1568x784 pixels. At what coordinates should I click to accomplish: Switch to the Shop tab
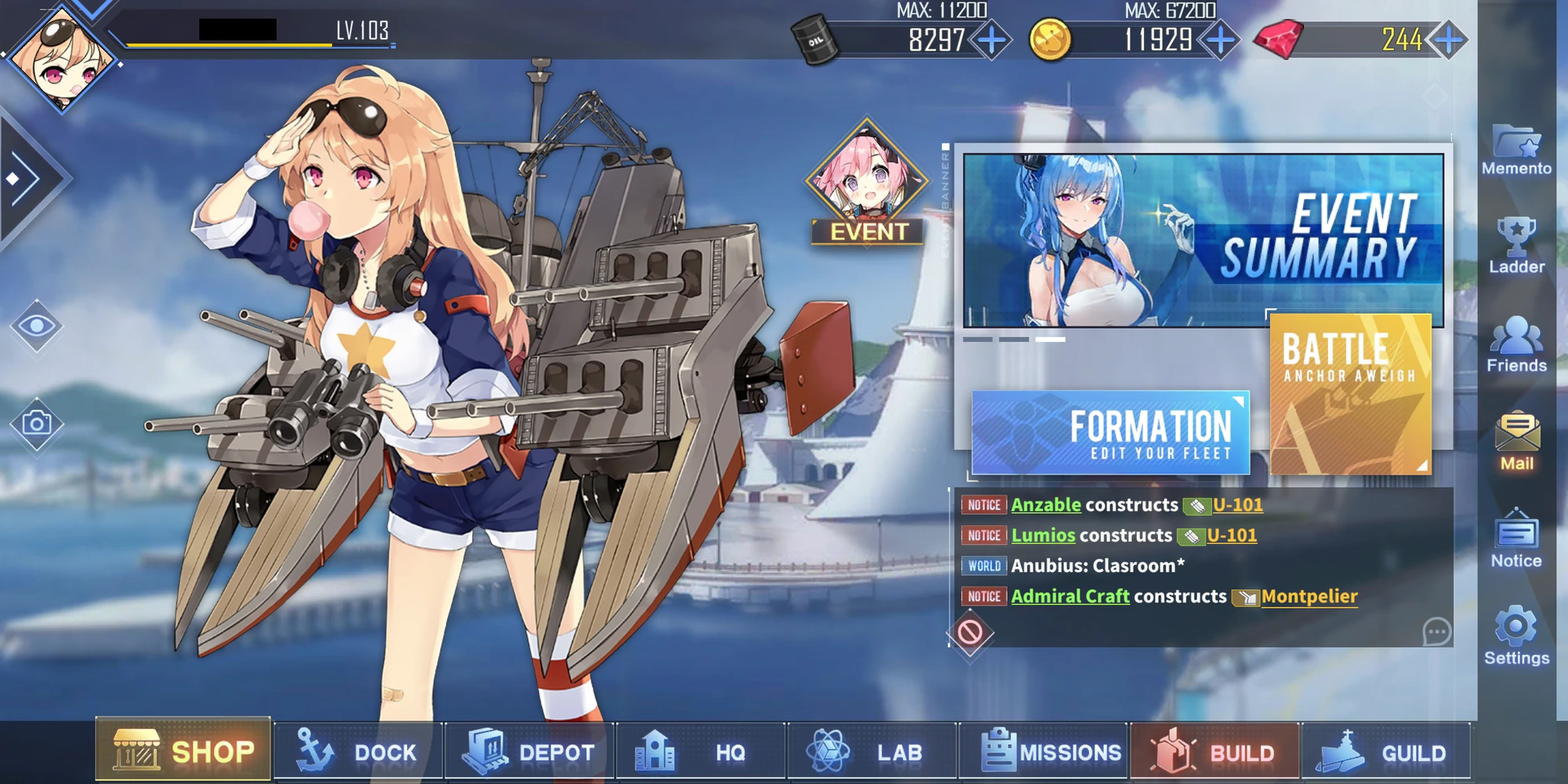[183, 751]
